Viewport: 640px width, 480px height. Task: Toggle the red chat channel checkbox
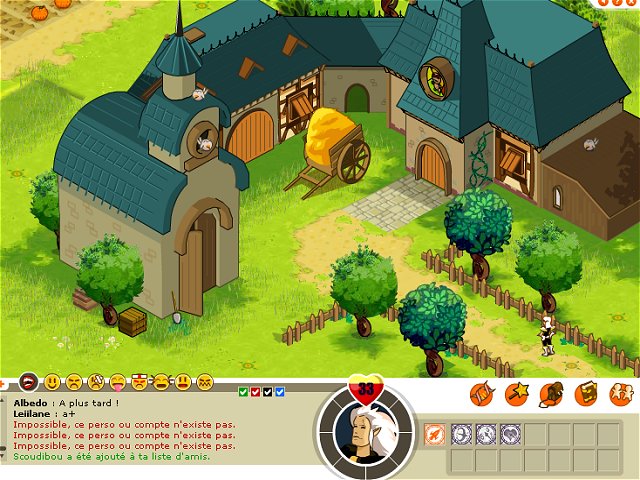point(256,391)
